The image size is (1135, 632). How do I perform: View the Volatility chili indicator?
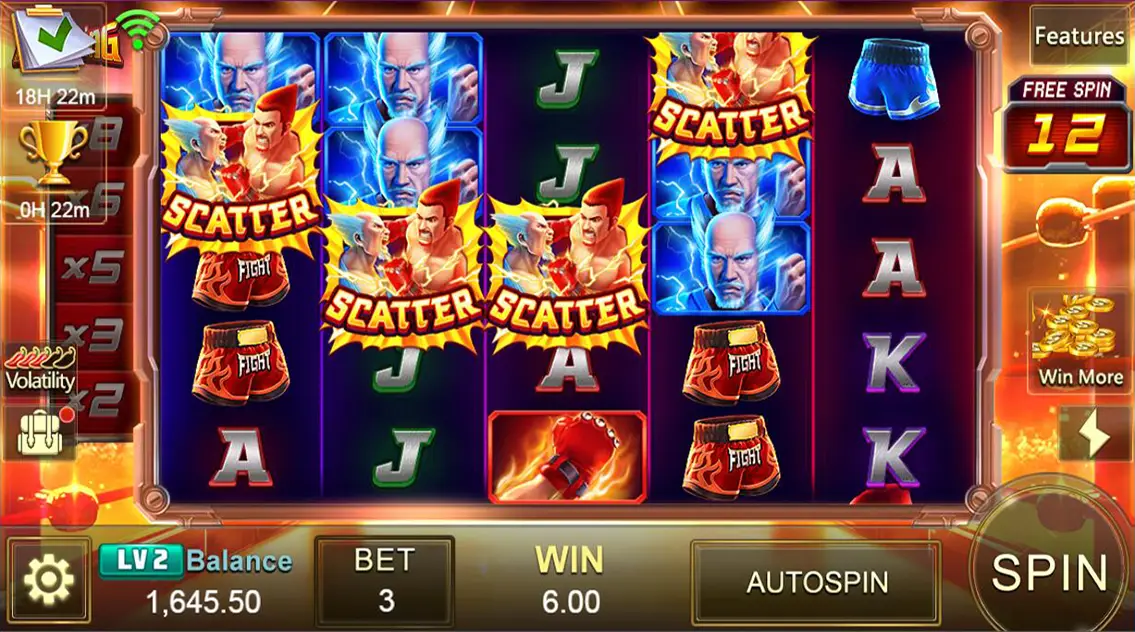pyautogui.click(x=40, y=368)
